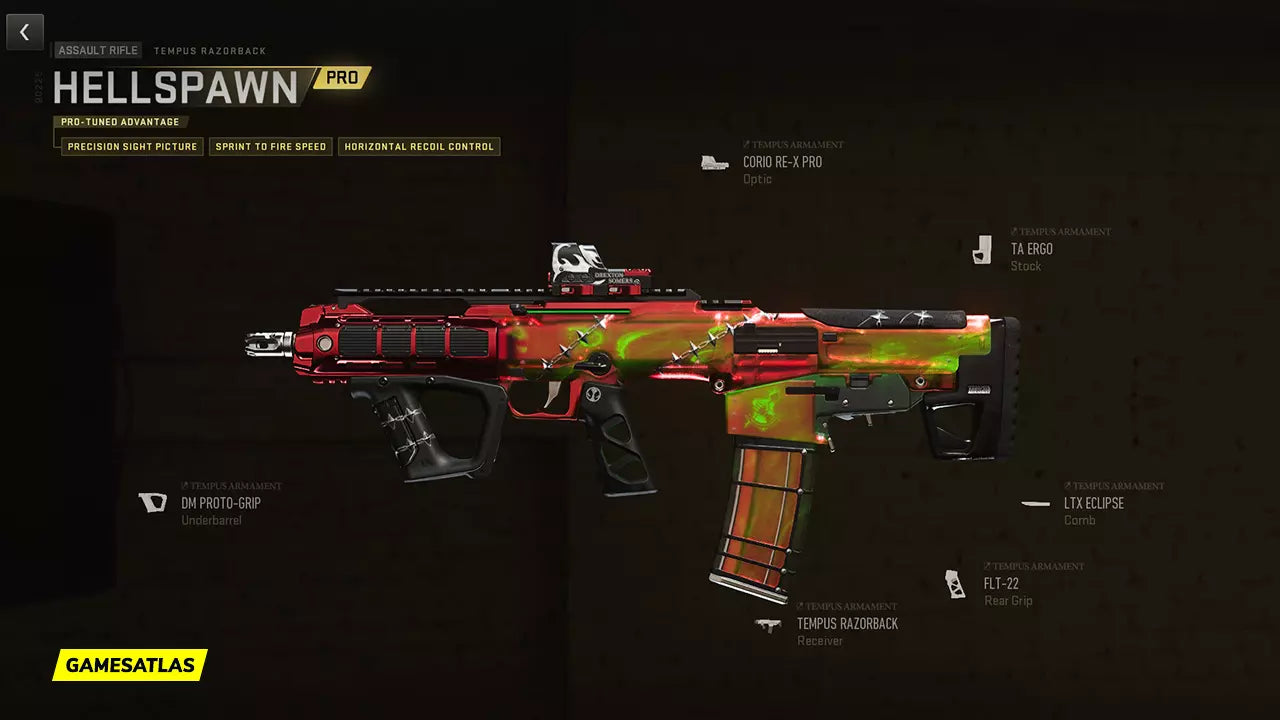Image resolution: width=1280 pixels, height=720 pixels.
Task: Click the GamesAtlas watermark logo
Action: [x=130, y=665]
